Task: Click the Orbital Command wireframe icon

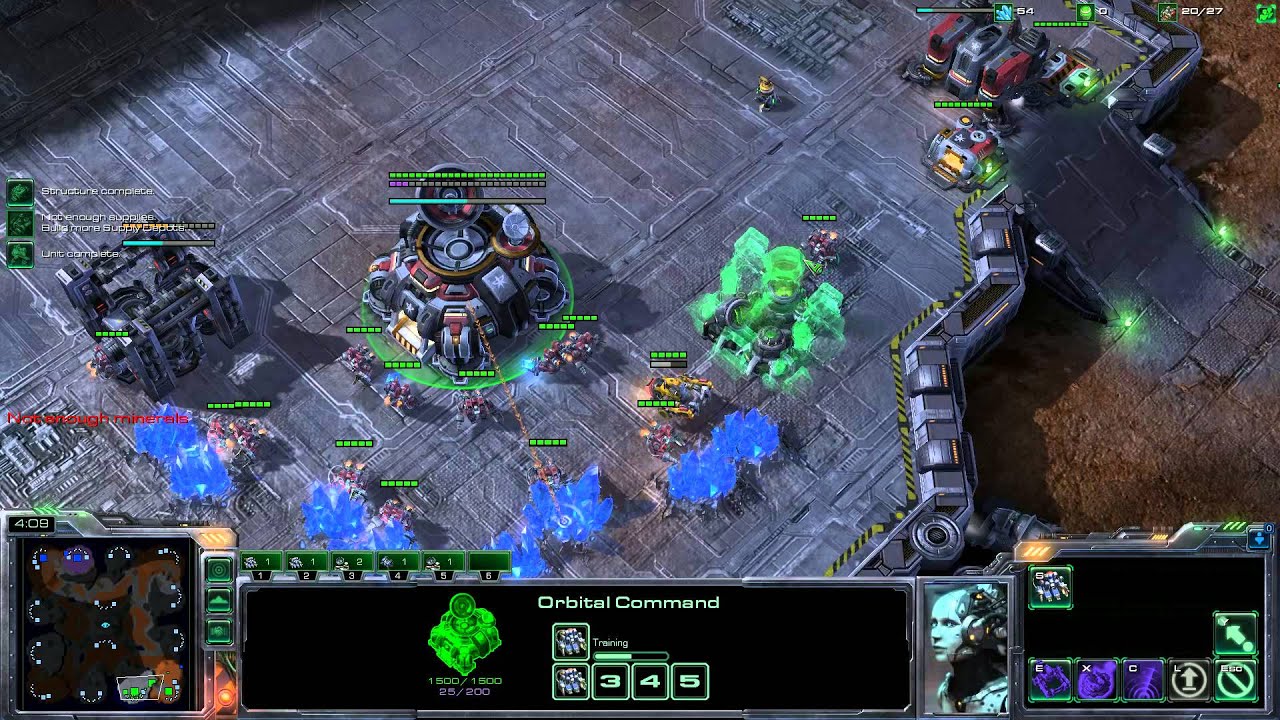Action: 463,634
